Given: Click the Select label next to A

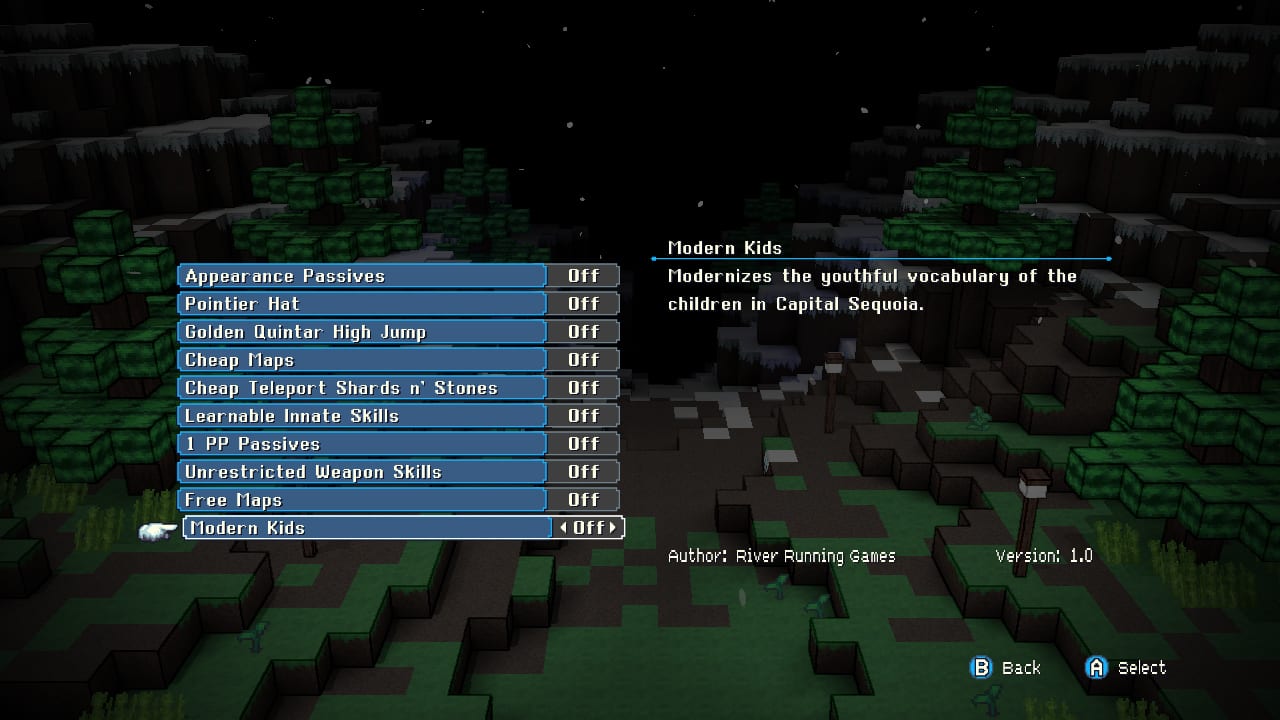Looking at the screenshot, I should pos(1141,667).
